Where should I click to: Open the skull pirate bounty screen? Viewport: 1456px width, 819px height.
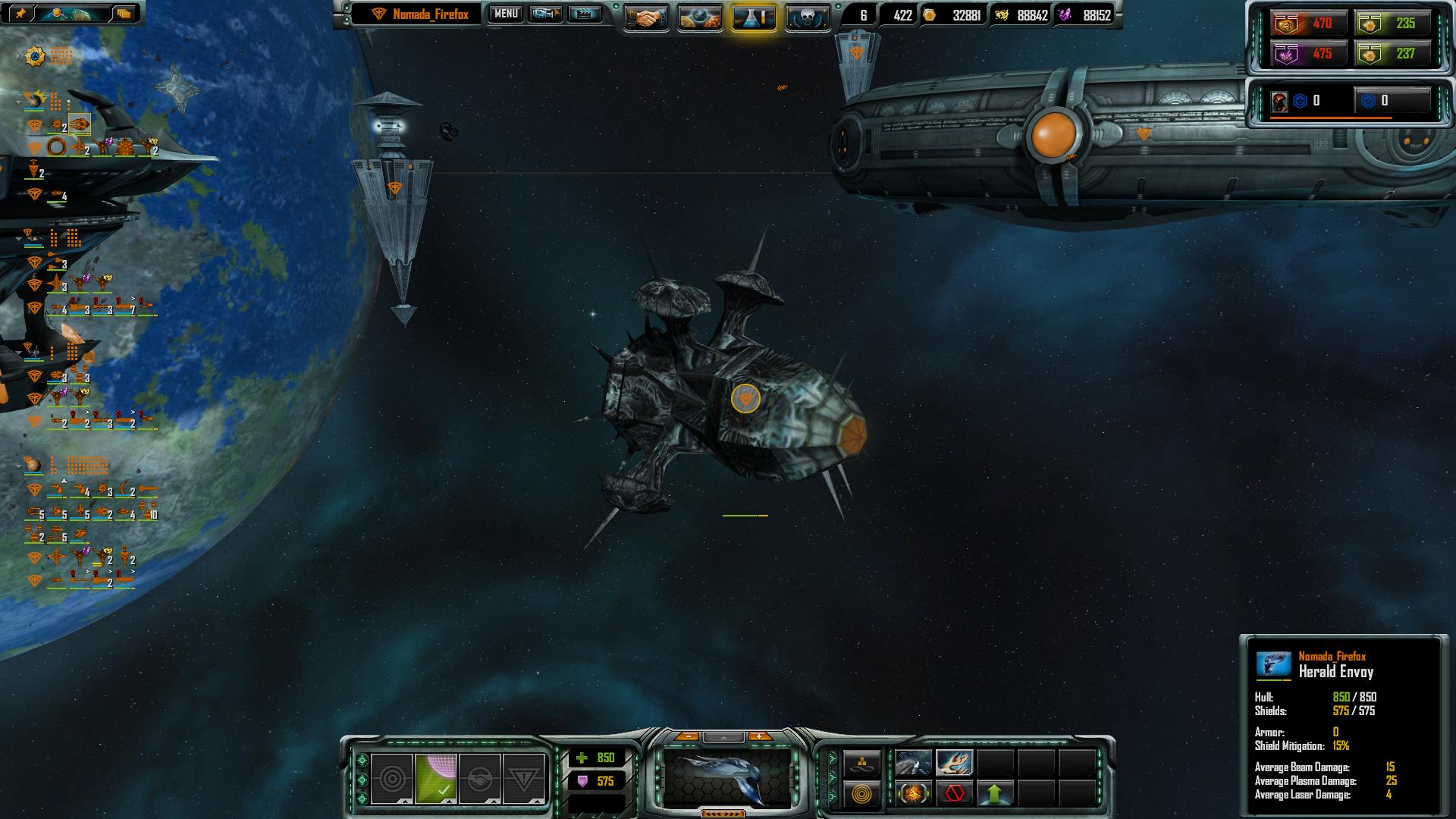click(x=807, y=18)
